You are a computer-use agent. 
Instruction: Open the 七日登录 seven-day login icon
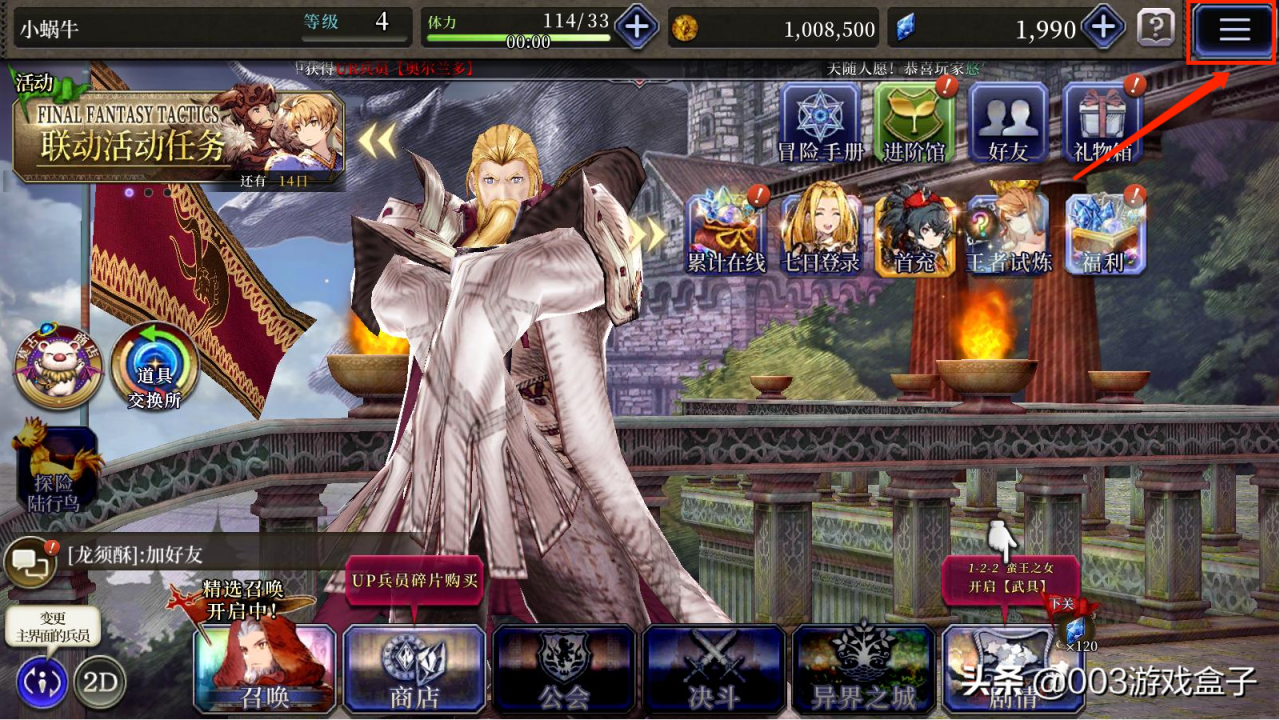[x=822, y=232]
